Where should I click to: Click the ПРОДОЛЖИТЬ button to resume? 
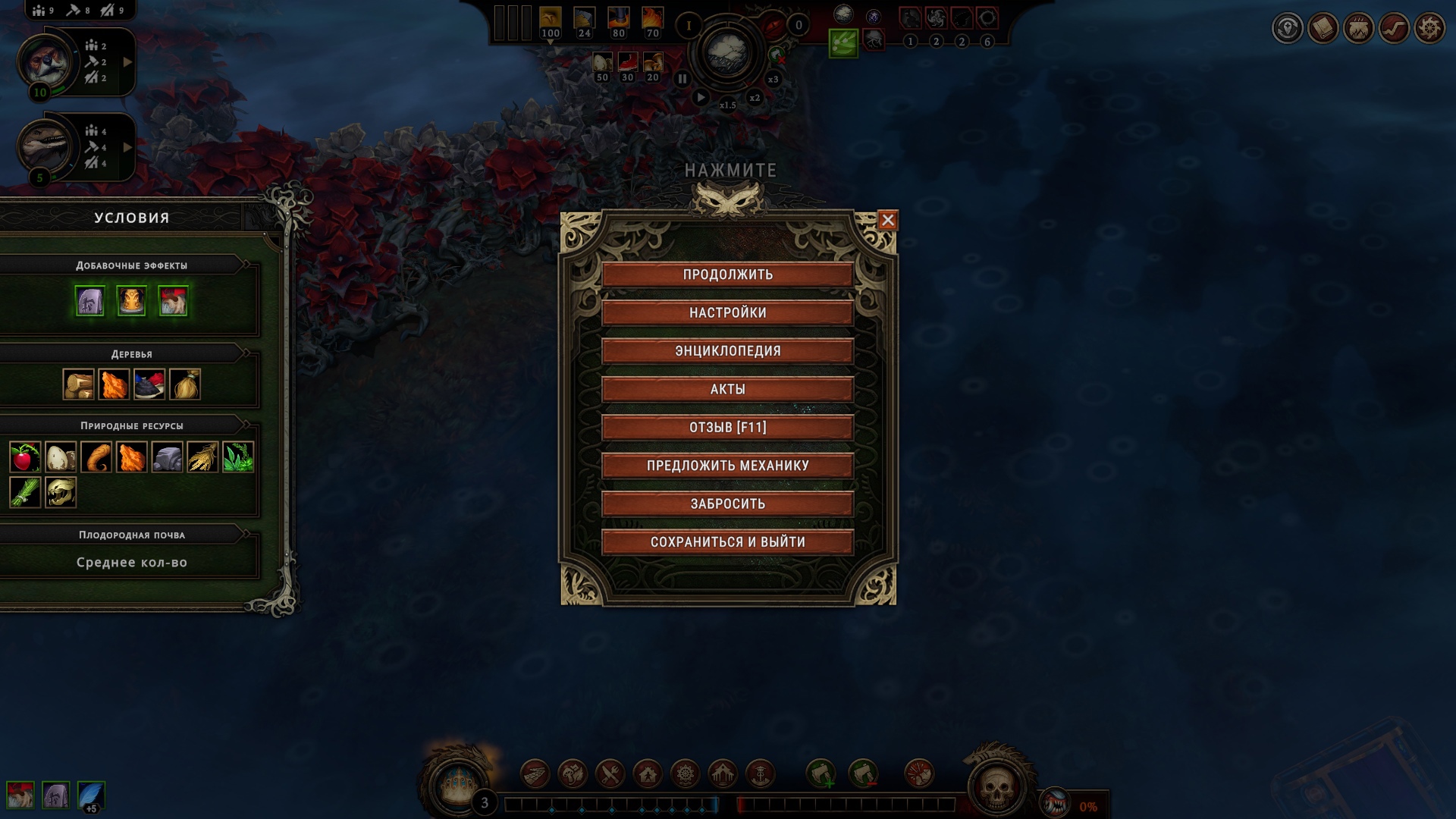(x=727, y=275)
